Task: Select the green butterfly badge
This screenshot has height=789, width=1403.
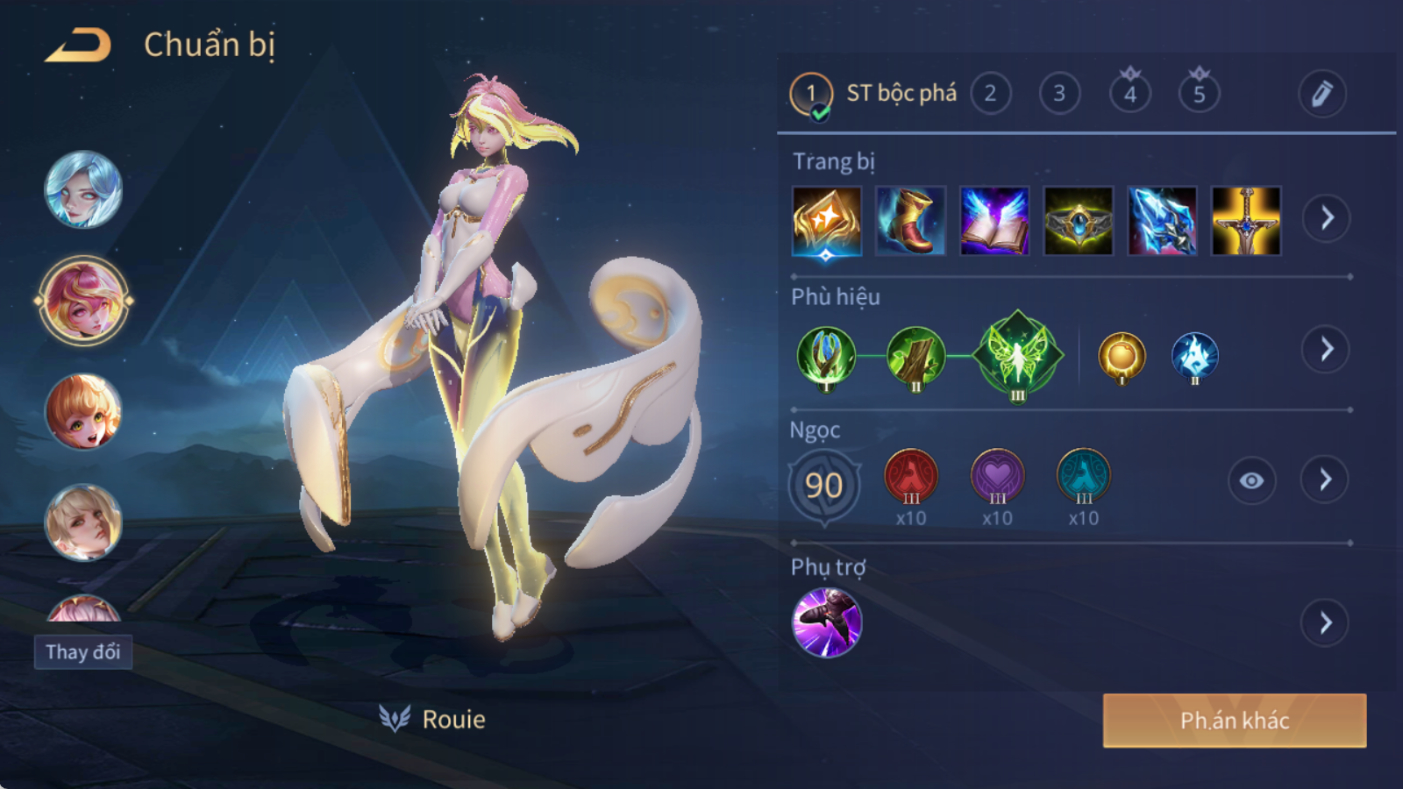Action: click(x=1017, y=355)
